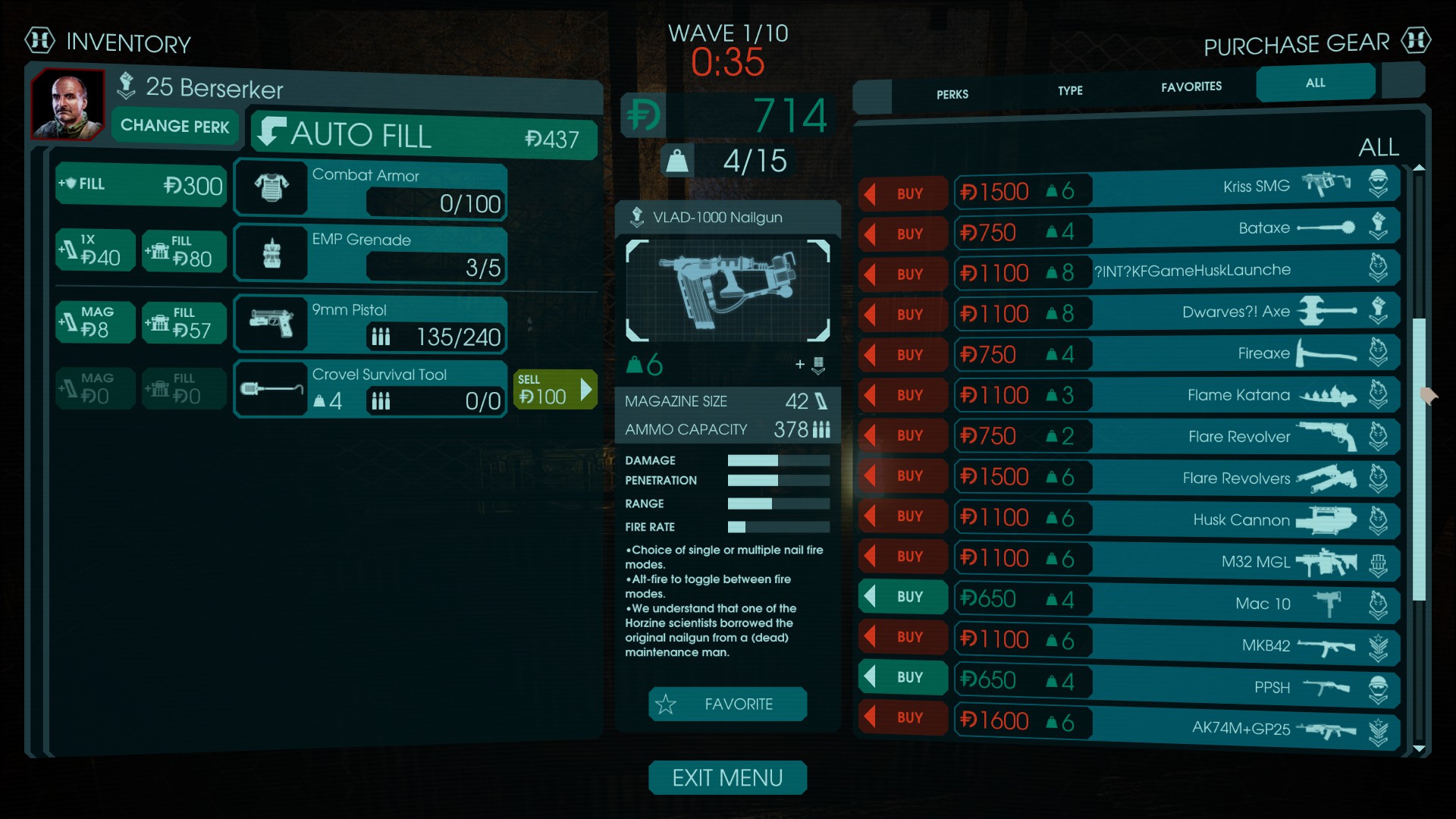The height and width of the screenshot is (819, 1456).
Task: Activate Auto Fill for 437 dosh
Action: [425, 136]
